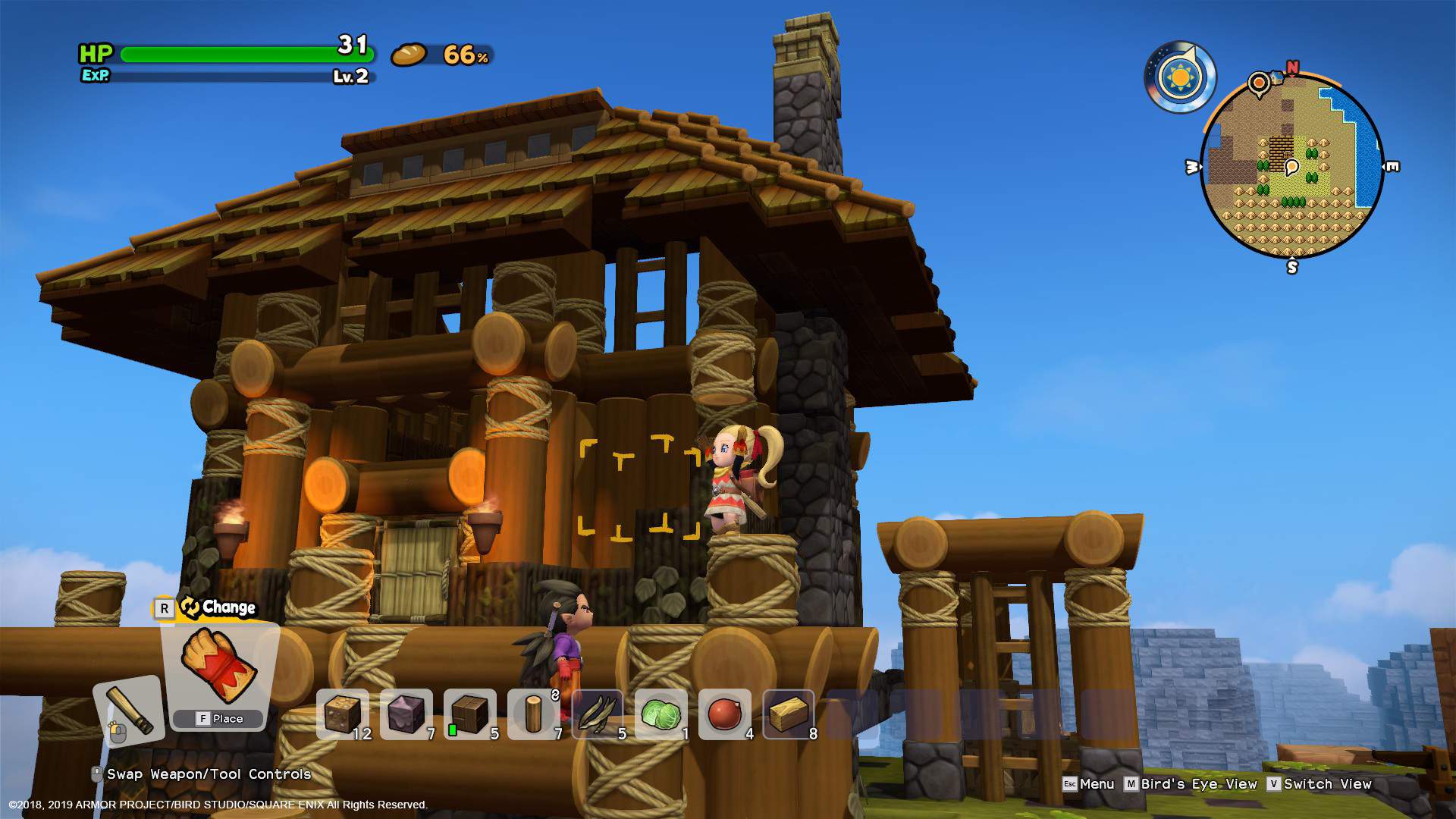Click the sun day-night dial

tap(1179, 77)
